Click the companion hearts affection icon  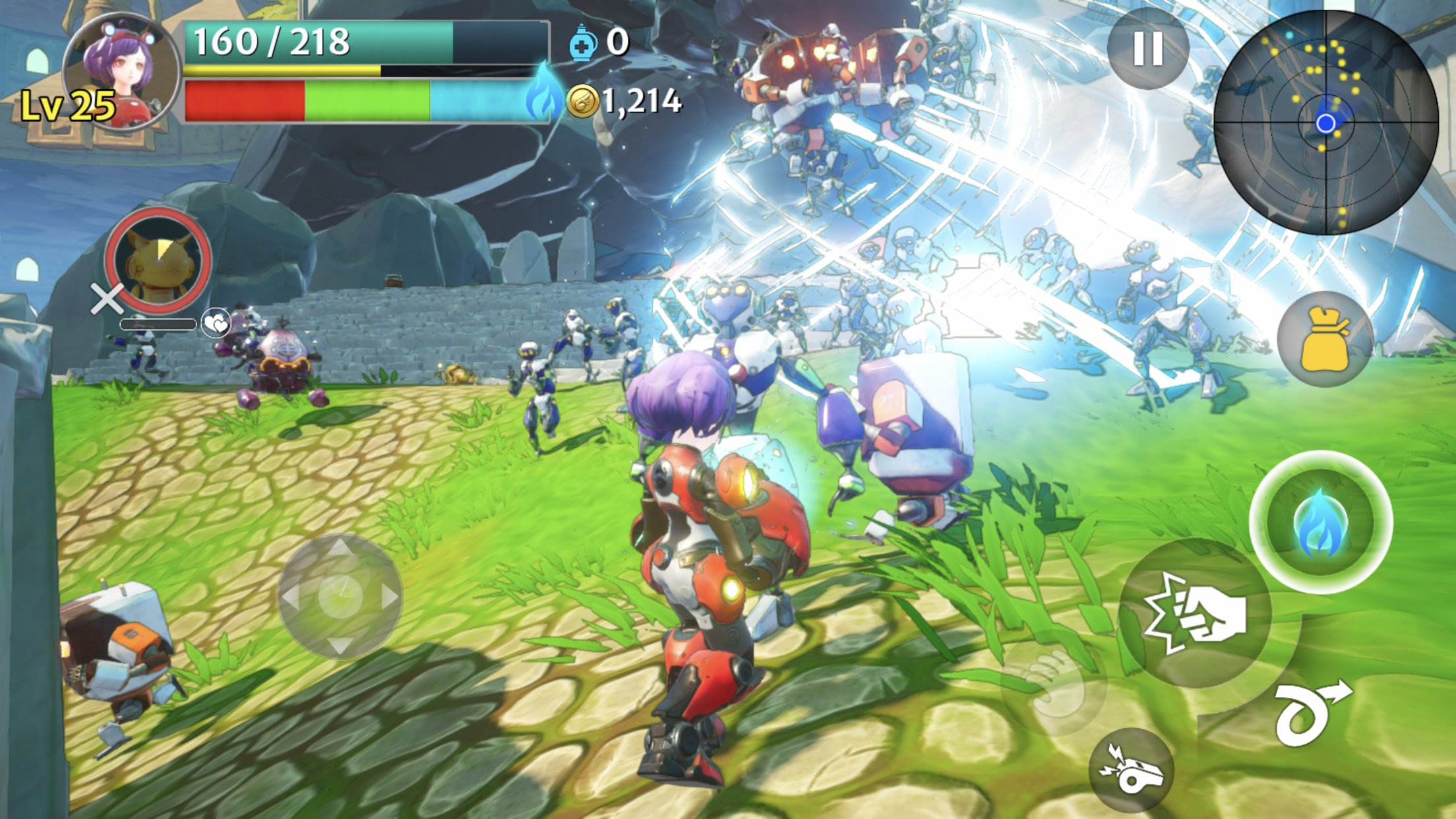[x=216, y=323]
